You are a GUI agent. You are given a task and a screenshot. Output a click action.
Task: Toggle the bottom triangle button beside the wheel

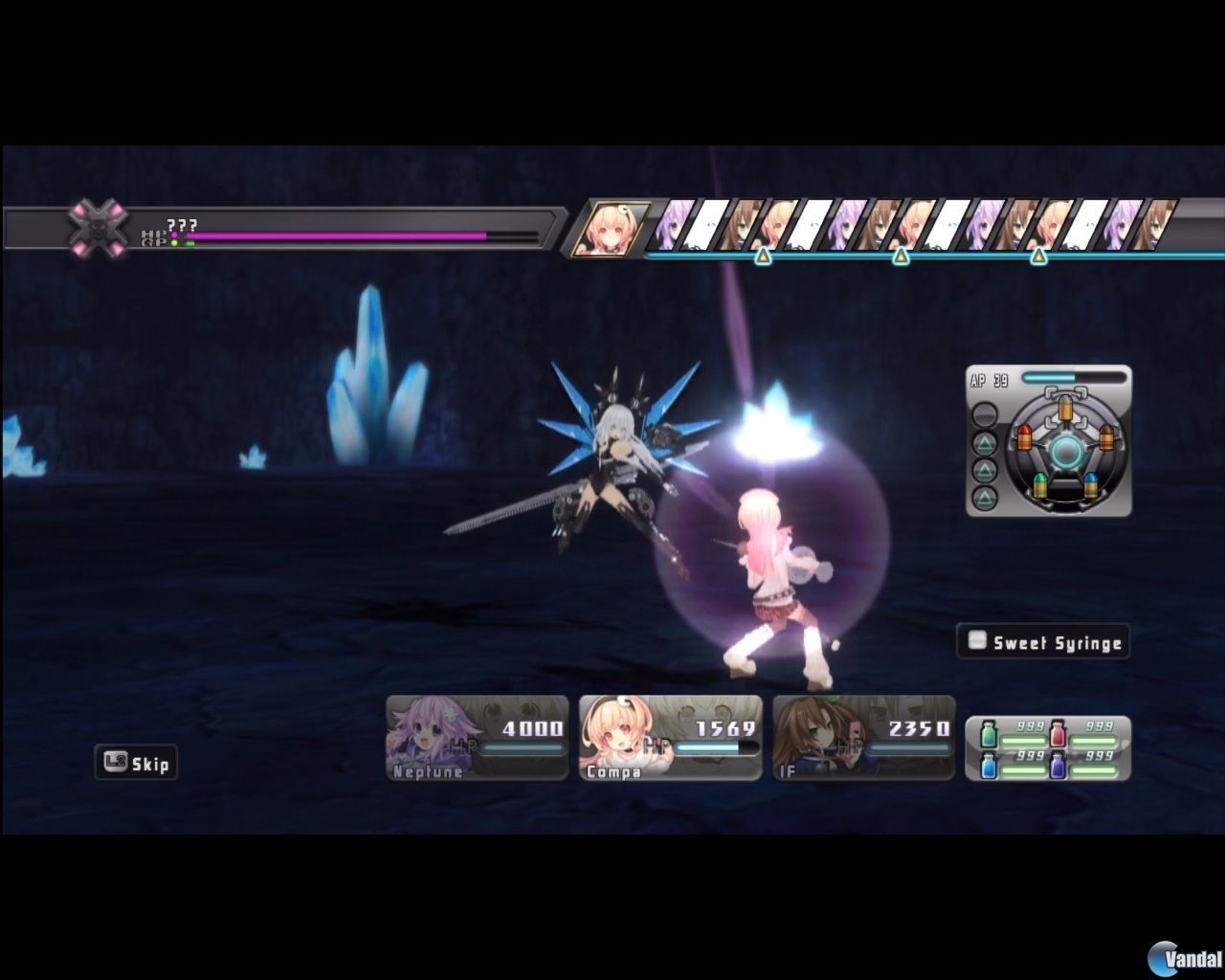pos(985,497)
